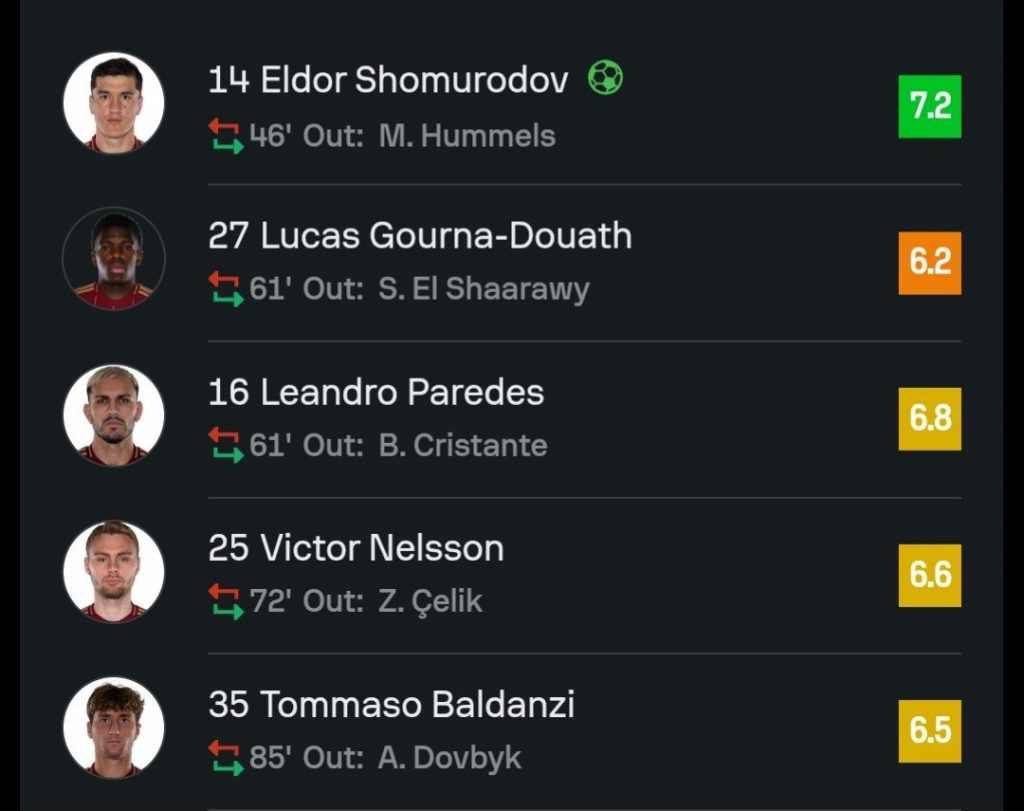Screen dimensions: 1024x811
Task: Show the green 7.2 rating badge
Action: [x=929, y=106]
